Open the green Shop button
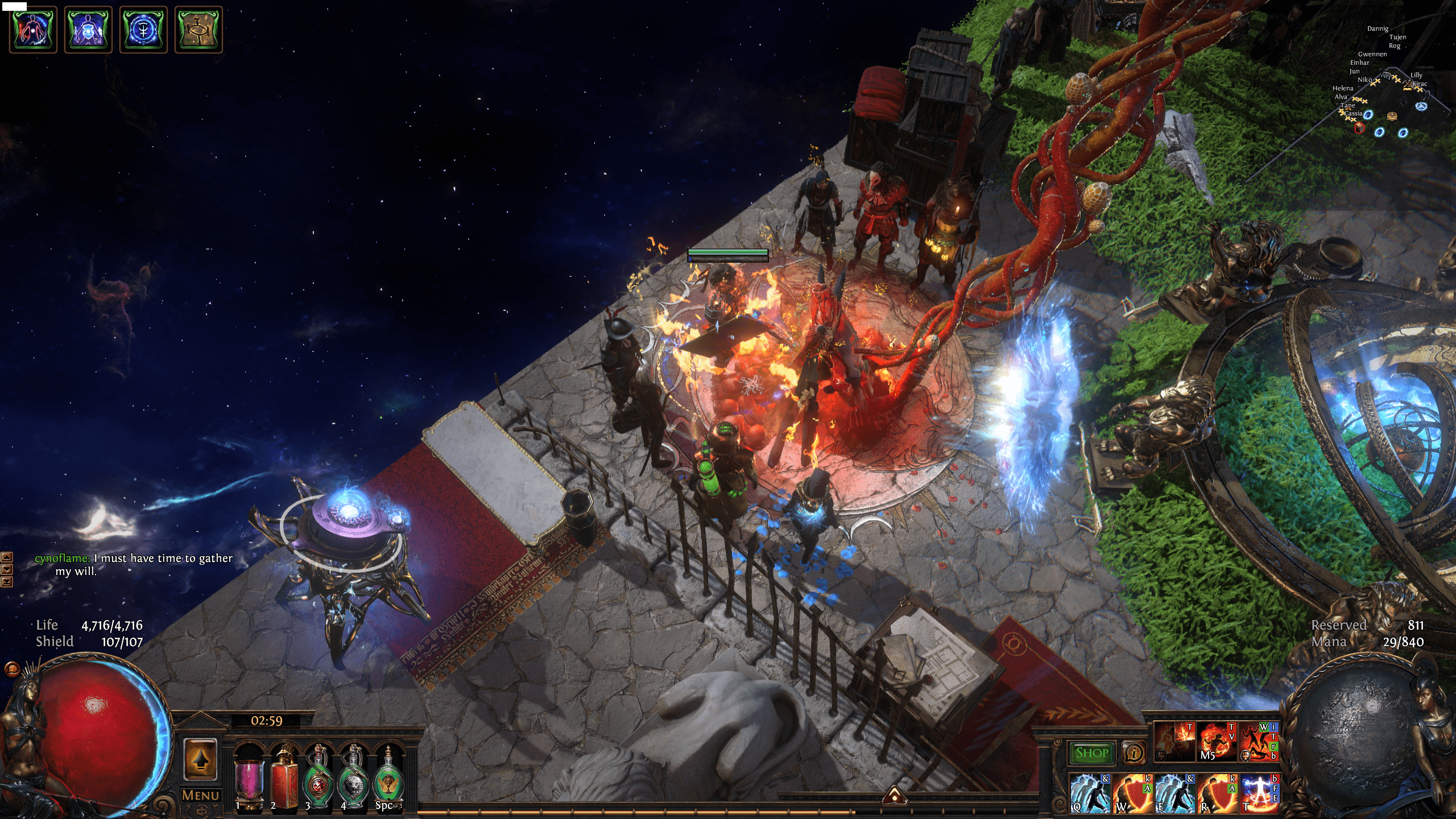The image size is (1456, 819). 1091,753
